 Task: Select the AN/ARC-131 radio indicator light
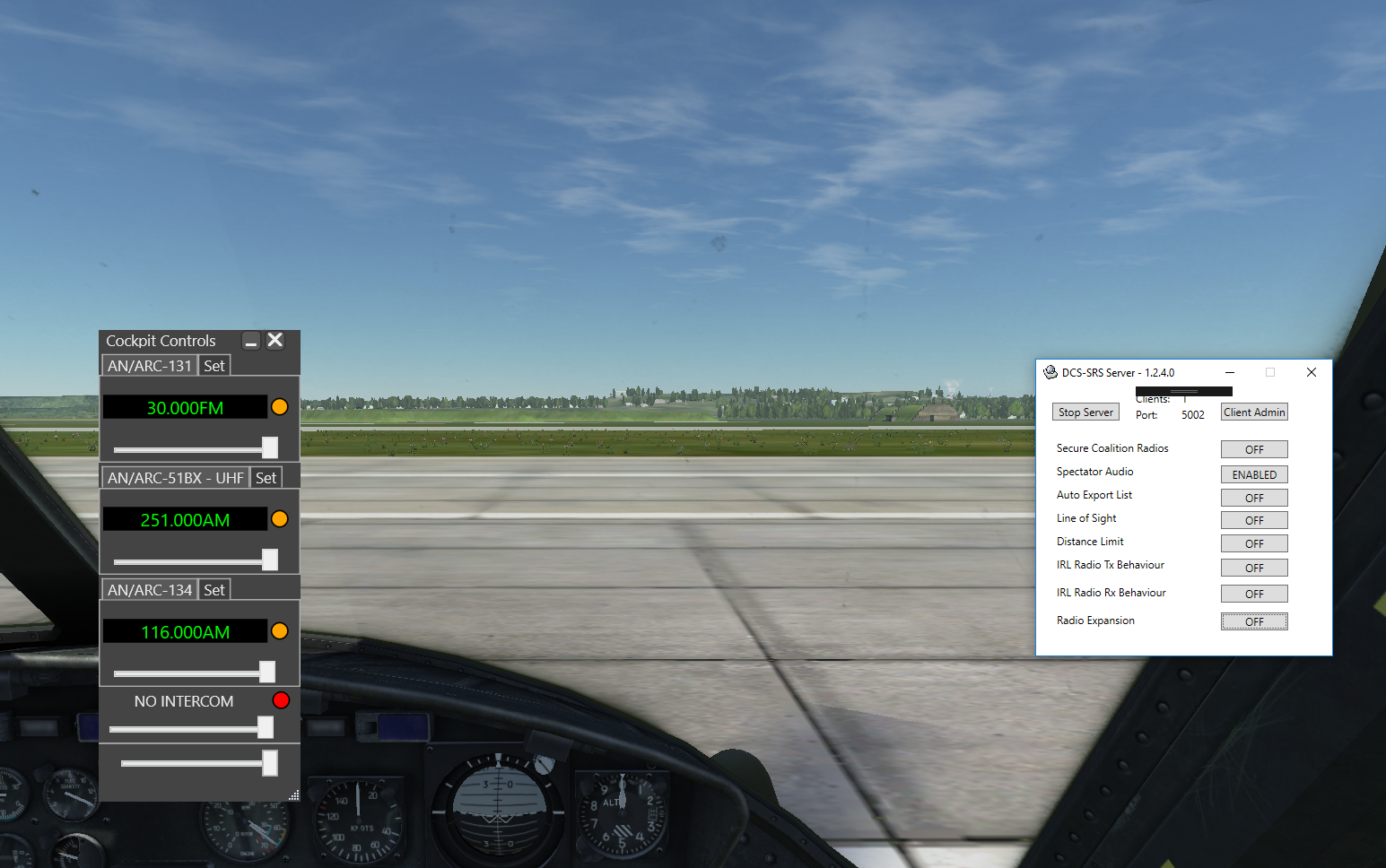(280, 407)
